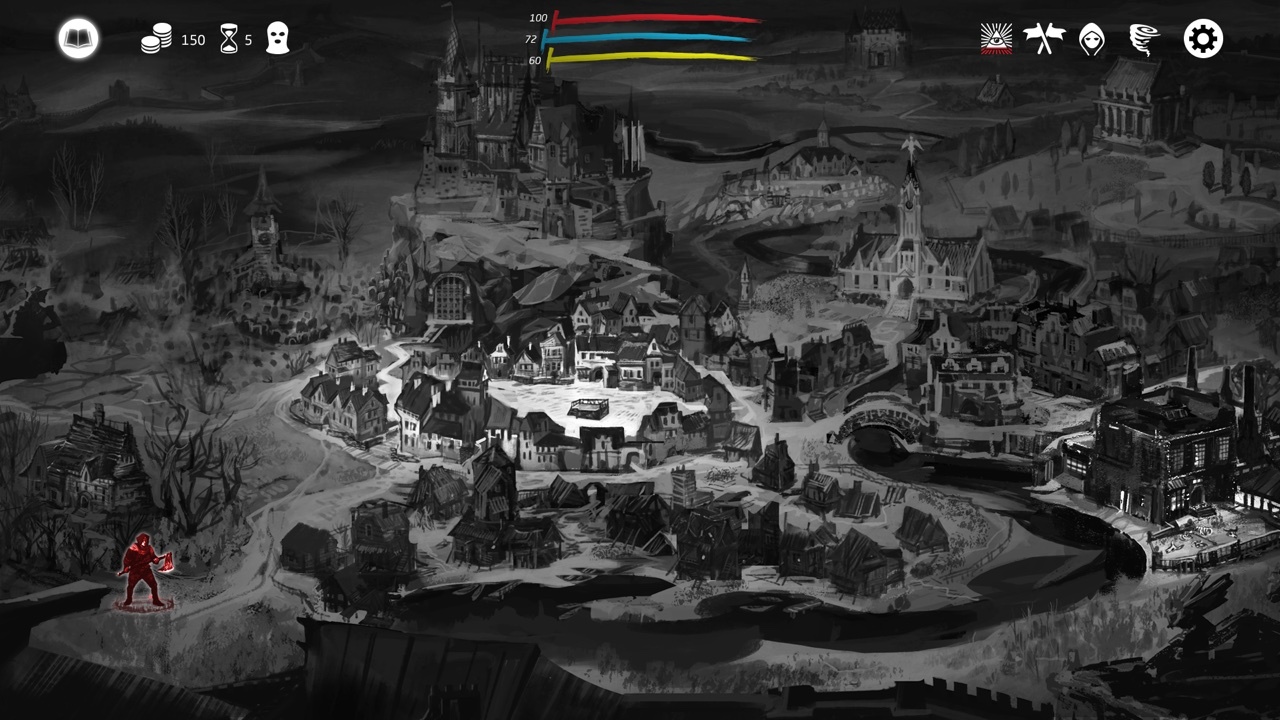The height and width of the screenshot is (720, 1280).
Task: Open the hooded figure character icon
Action: pos(1093,40)
